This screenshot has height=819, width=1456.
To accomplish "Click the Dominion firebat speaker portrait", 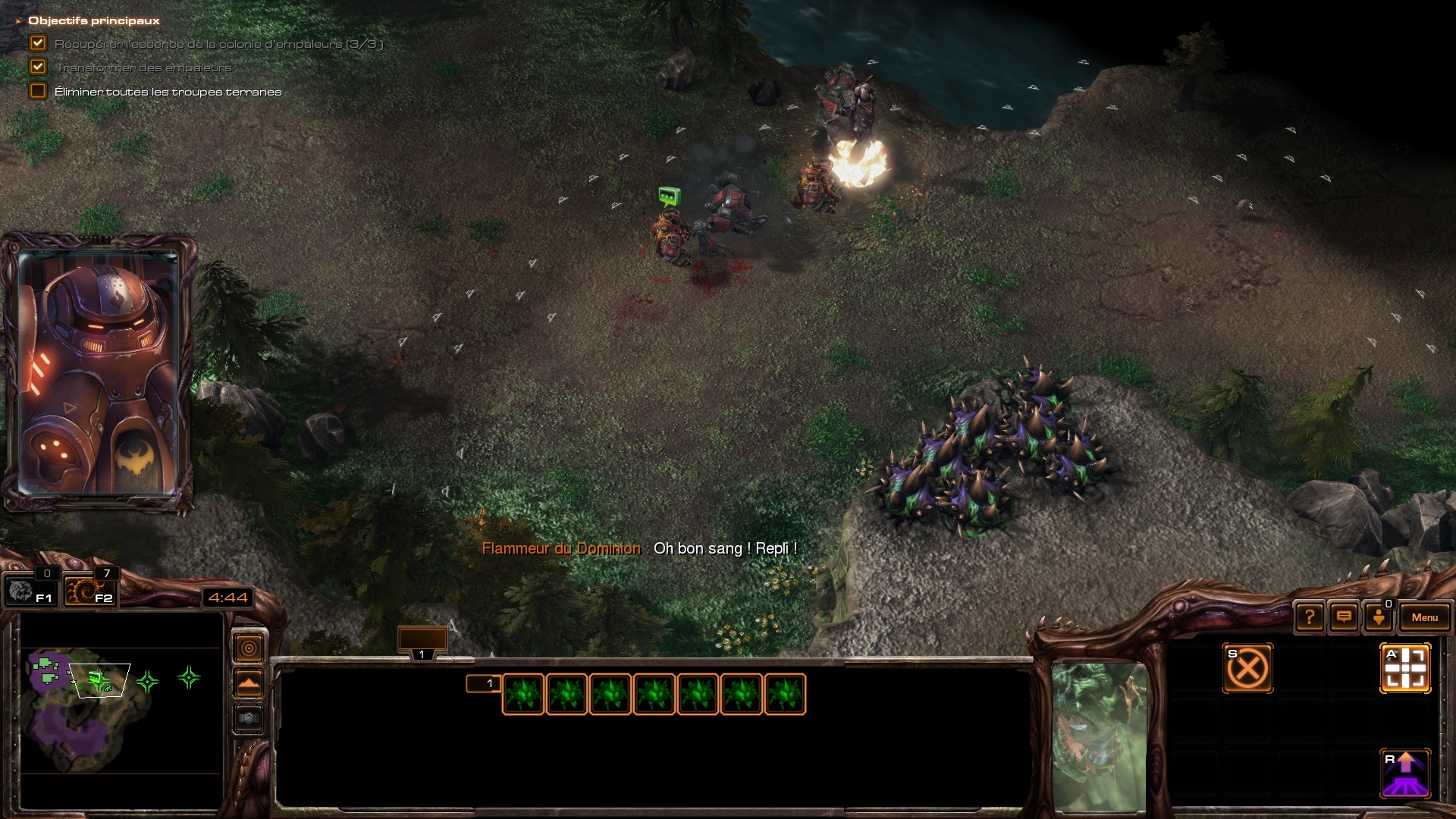I will 99,373.
